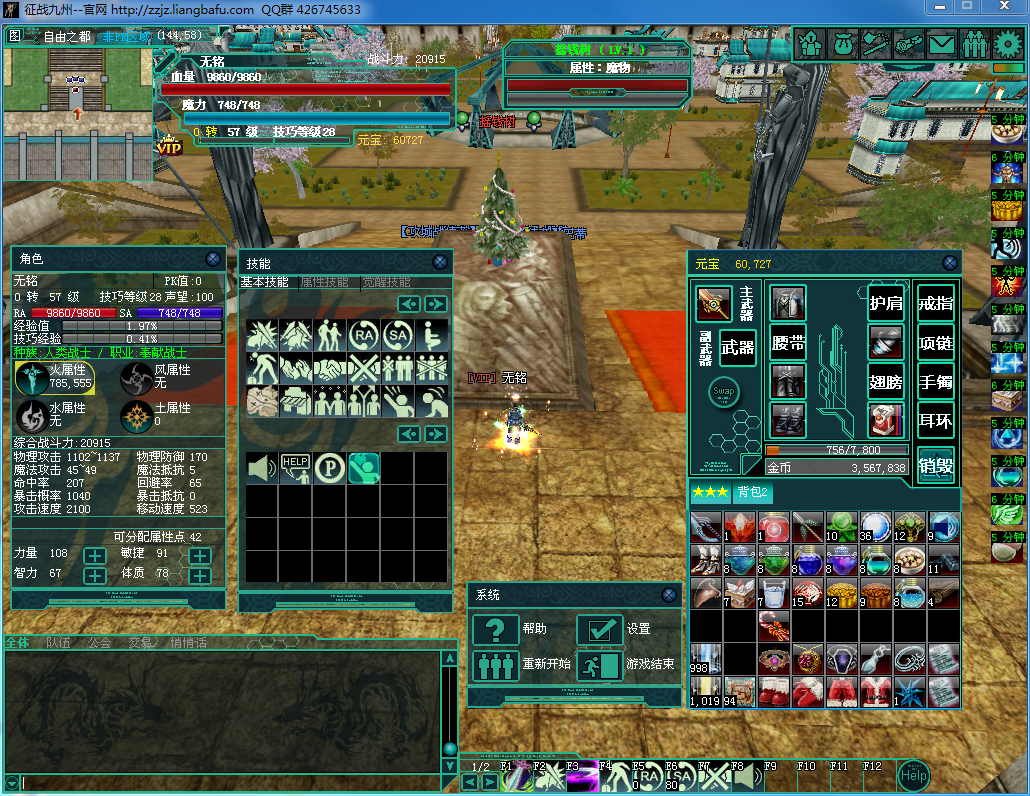1030x796 pixels.
Task: Select the speaker sound skill icon
Action: (x=263, y=467)
